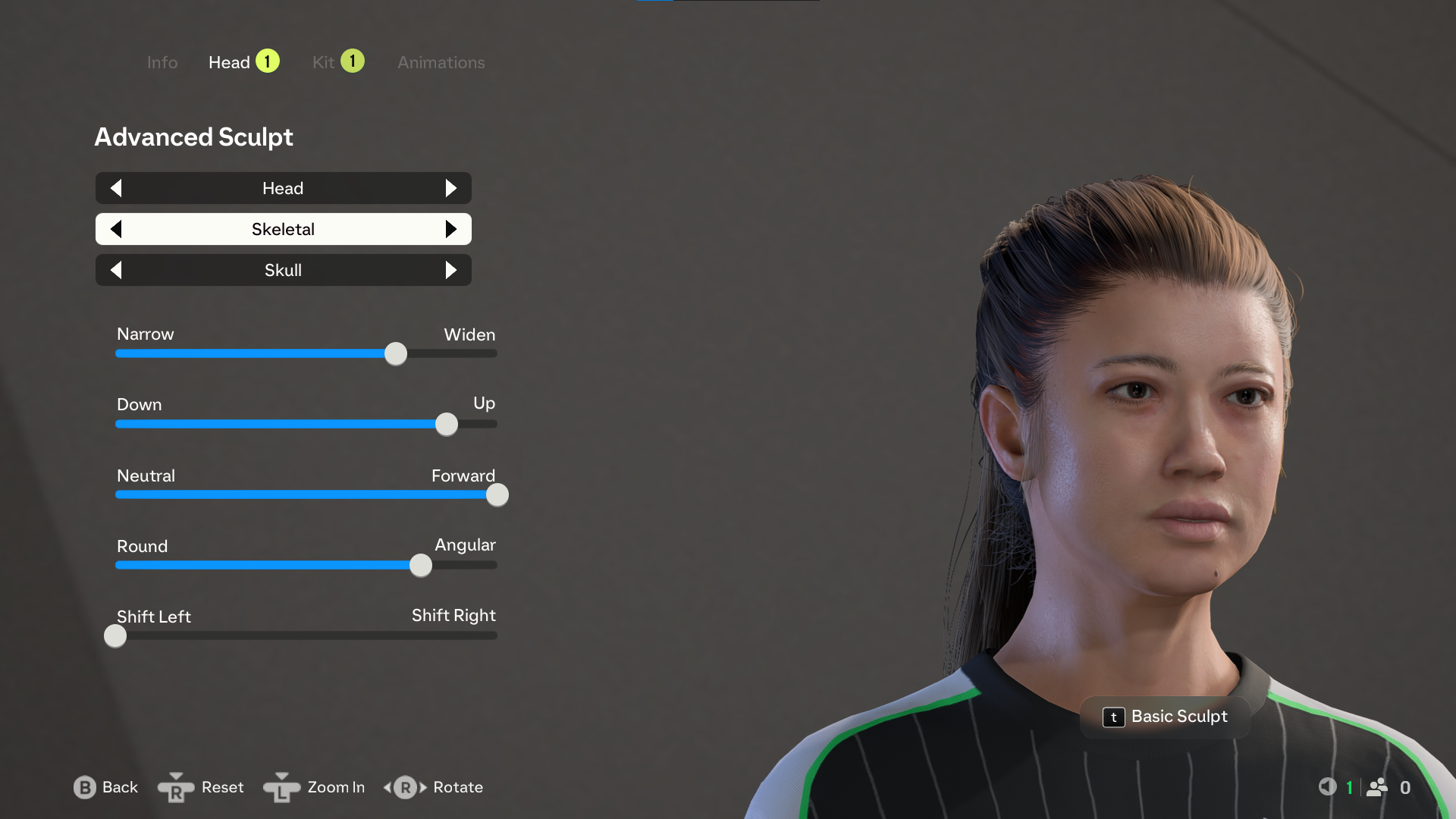
Task: Click the Basic Sculpt button
Action: 1179,717
